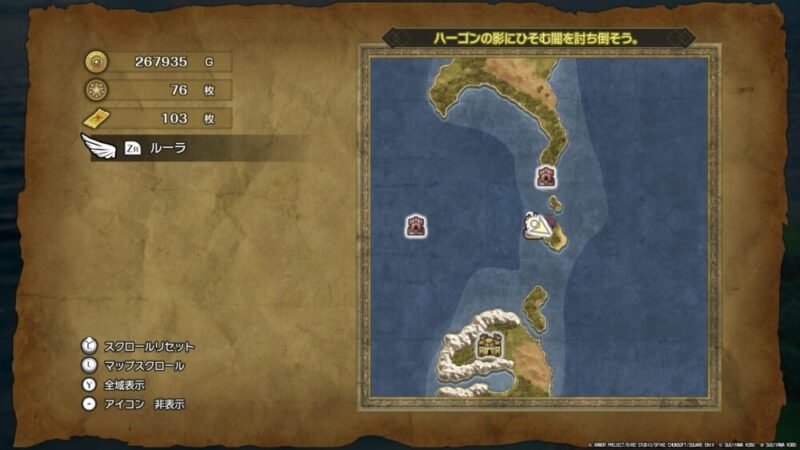Select the ルーラ spell entry

pyautogui.click(x=170, y=148)
